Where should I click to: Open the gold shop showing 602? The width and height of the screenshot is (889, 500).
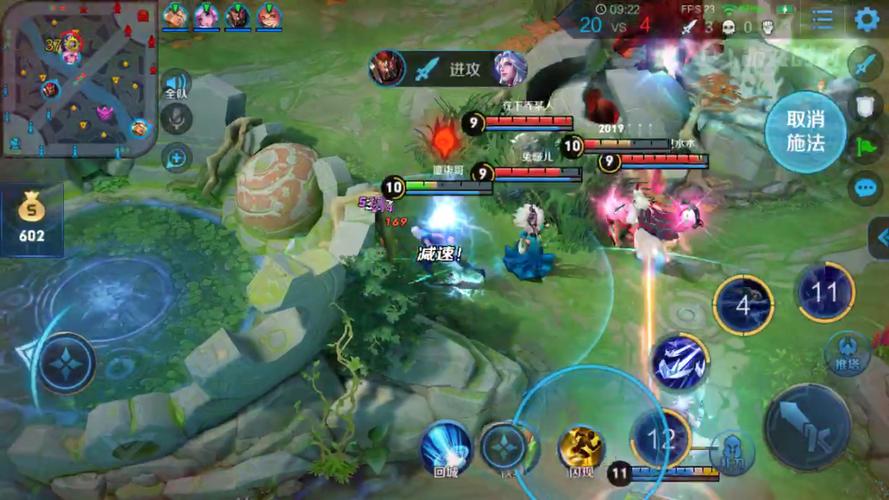pyautogui.click(x=32, y=218)
